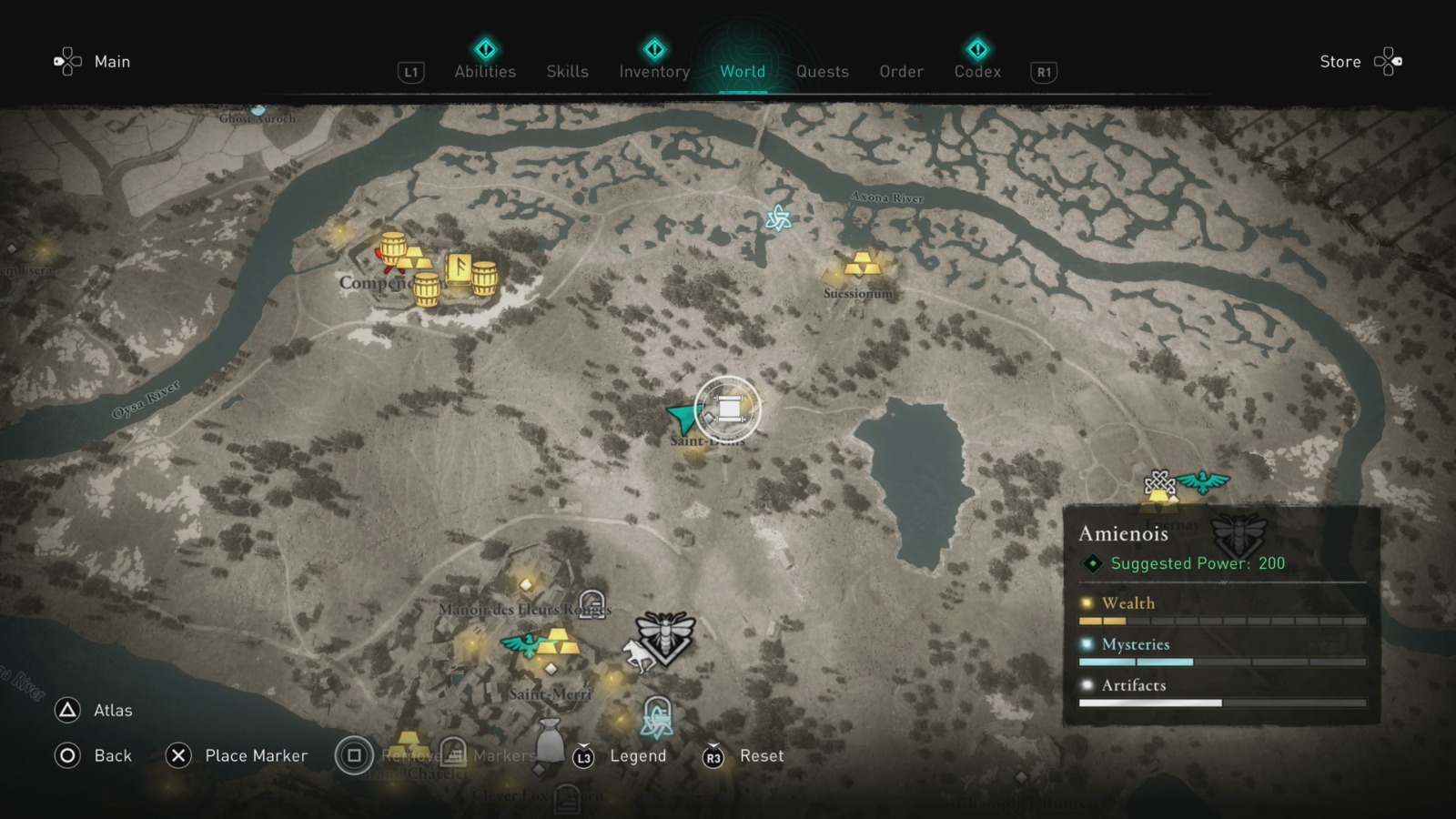The width and height of the screenshot is (1456, 819).
Task: Open the Inventory tab
Action: click(653, 71)
